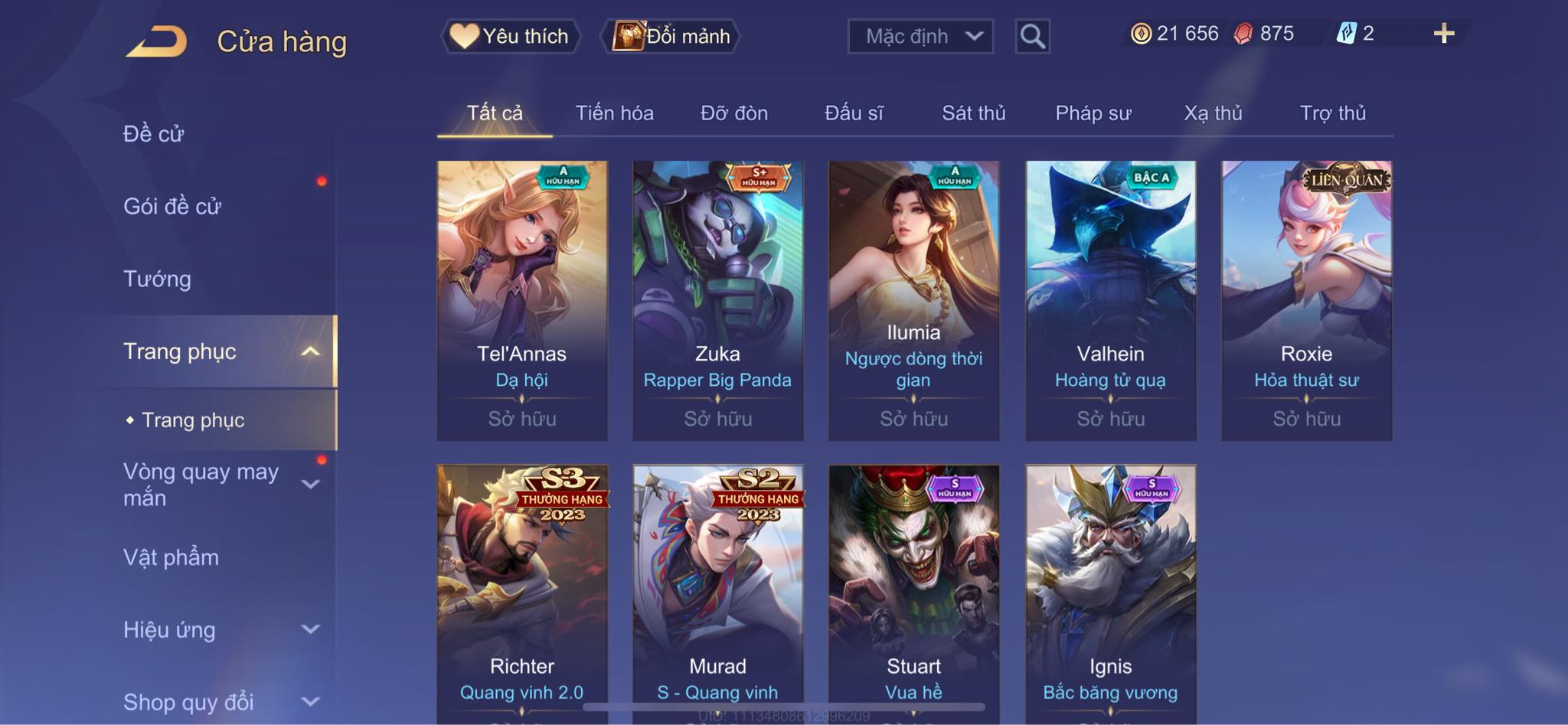
Task: Pick the Roxie Hỏa thuật sư skin
Action: (x=1306, y=300)
